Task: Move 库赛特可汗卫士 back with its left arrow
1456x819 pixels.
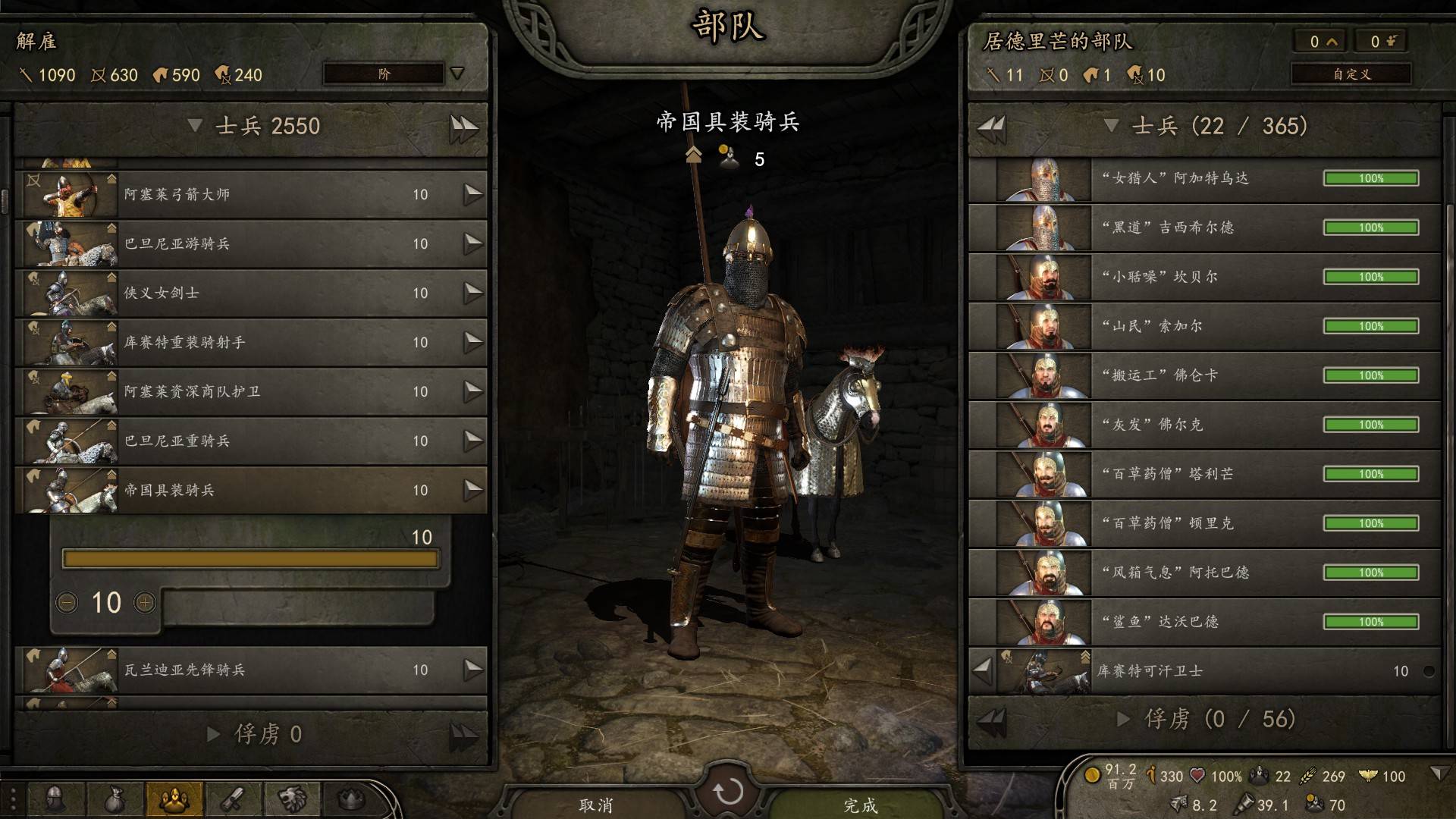Action: tap(983, 670)
